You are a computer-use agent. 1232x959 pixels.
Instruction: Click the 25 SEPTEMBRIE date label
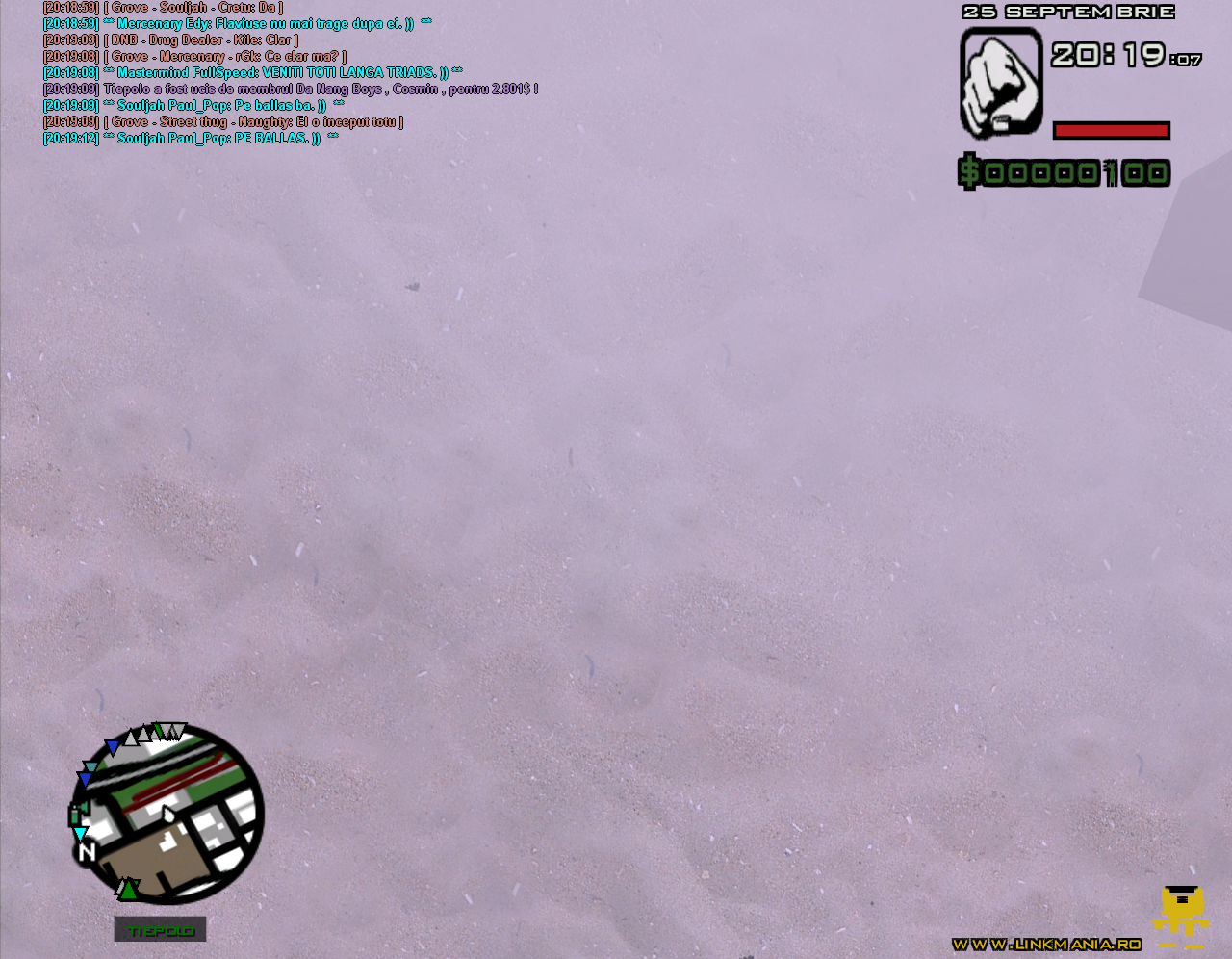click(x=1068, y=11)
